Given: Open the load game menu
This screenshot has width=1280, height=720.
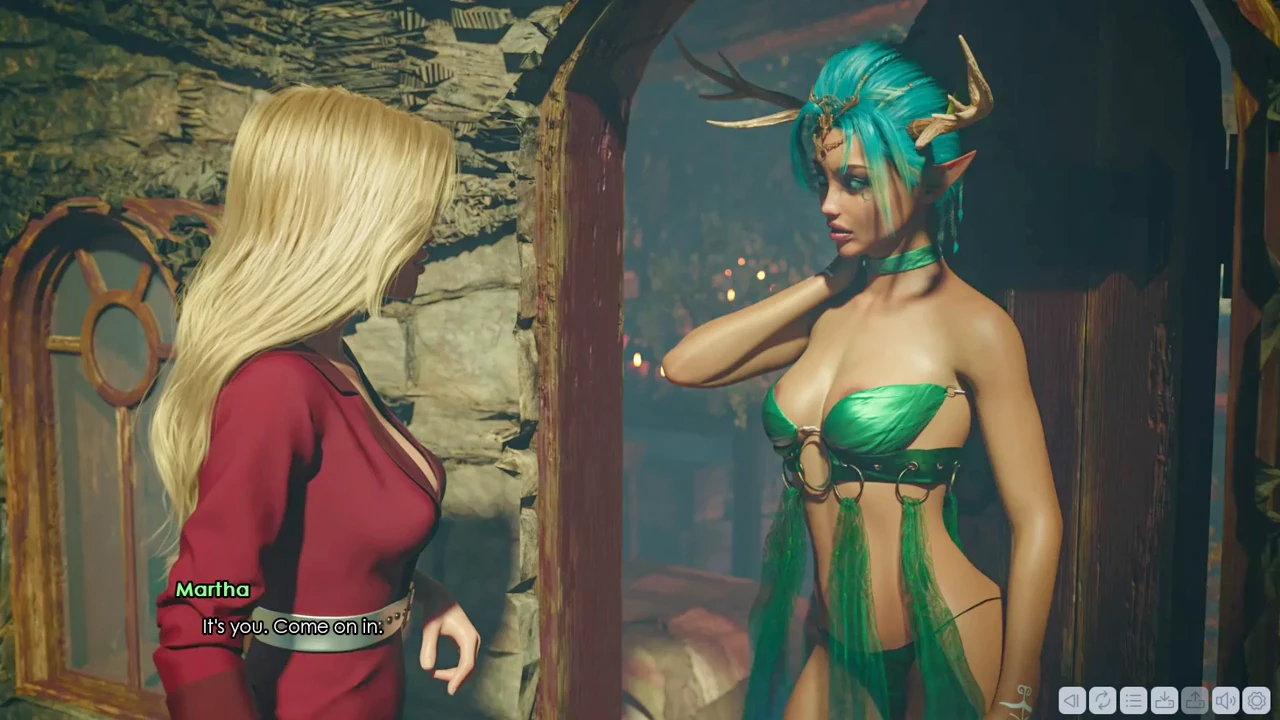Looking at the screenshot, I should (x=1195, y=701).
